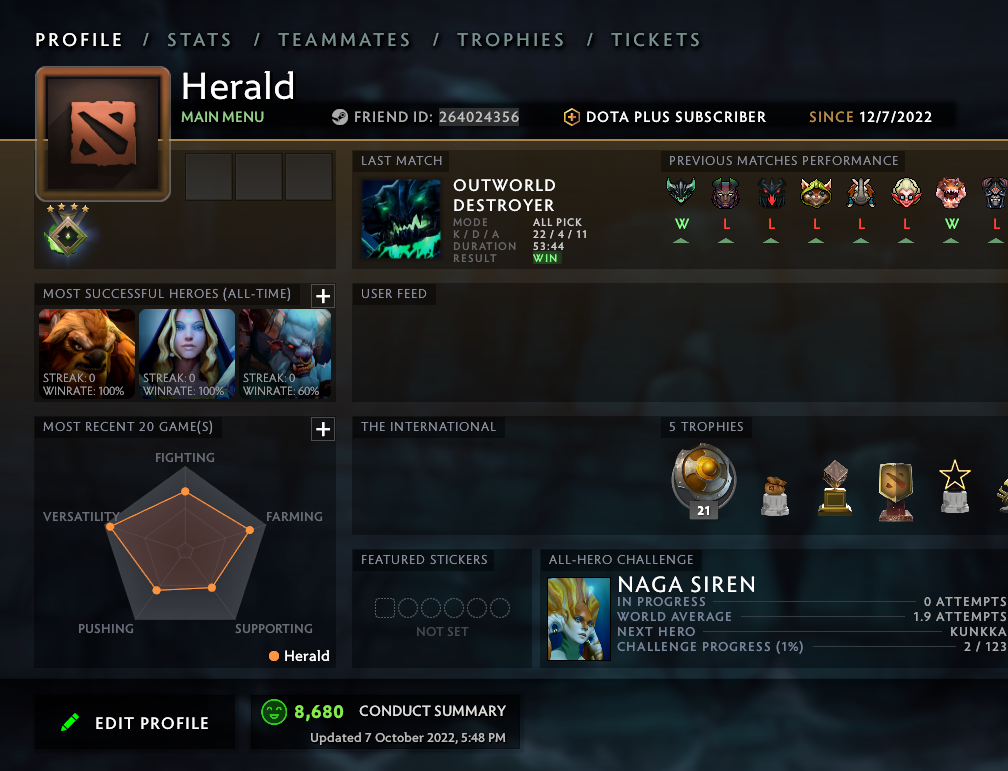Screen dimensions: 1008x771
Task: Choose the Crystal Maiden successful hero portrait
Action: [187, 354]
